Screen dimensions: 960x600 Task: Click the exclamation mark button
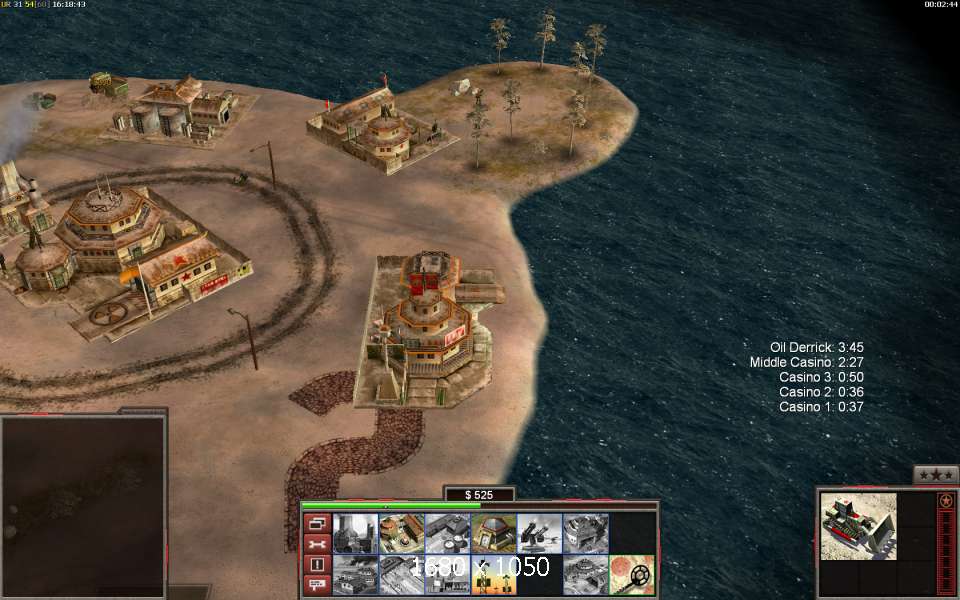tap(316, 565)
